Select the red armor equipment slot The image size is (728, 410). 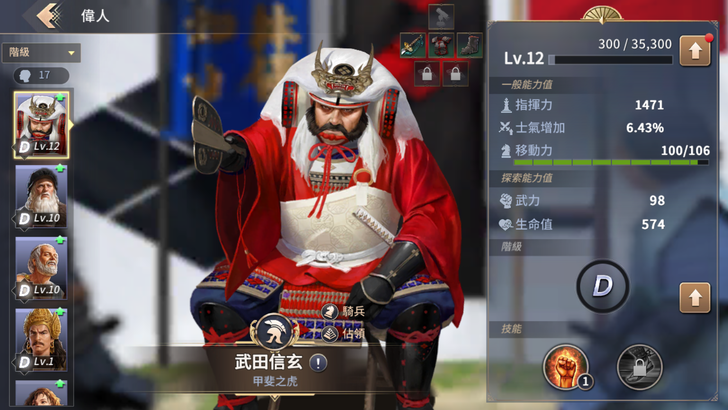[x=441, y=44]
